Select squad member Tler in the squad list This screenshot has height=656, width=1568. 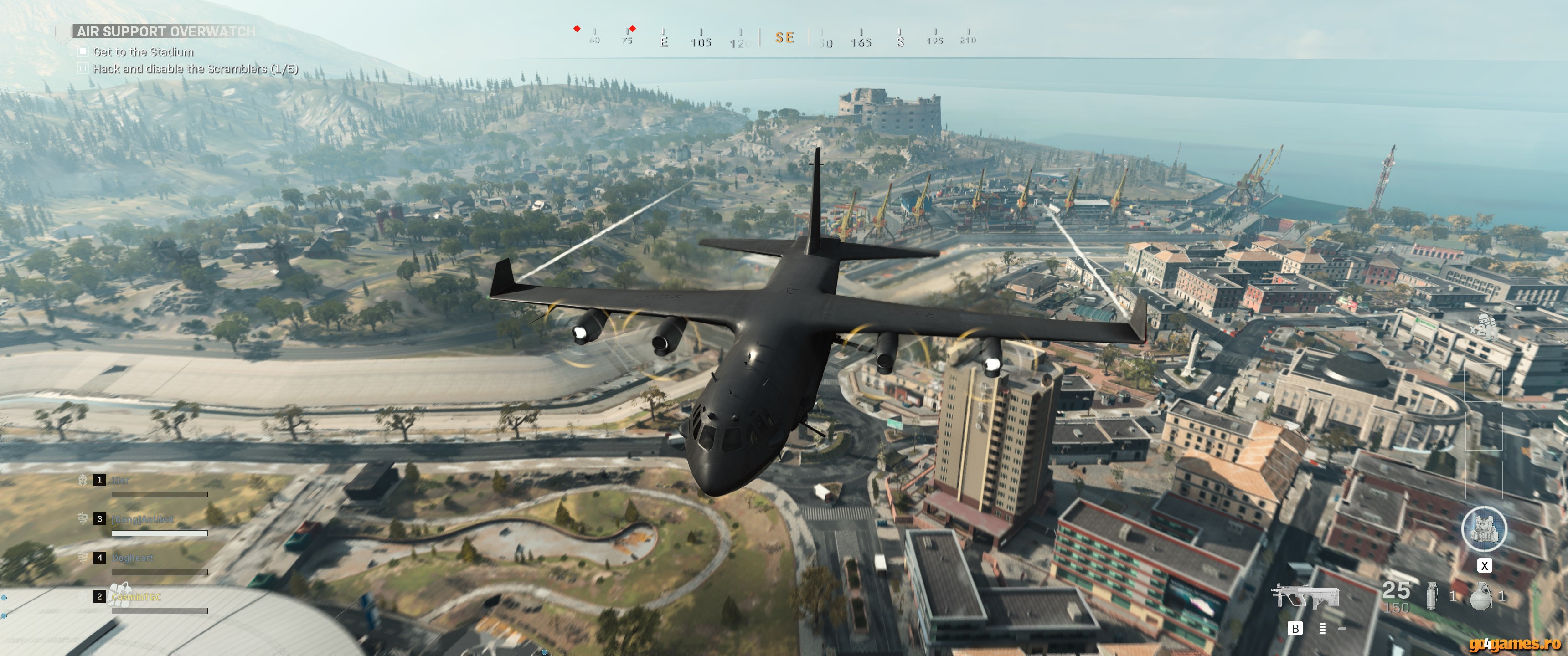pyautogui.click(x=120, y=481)
